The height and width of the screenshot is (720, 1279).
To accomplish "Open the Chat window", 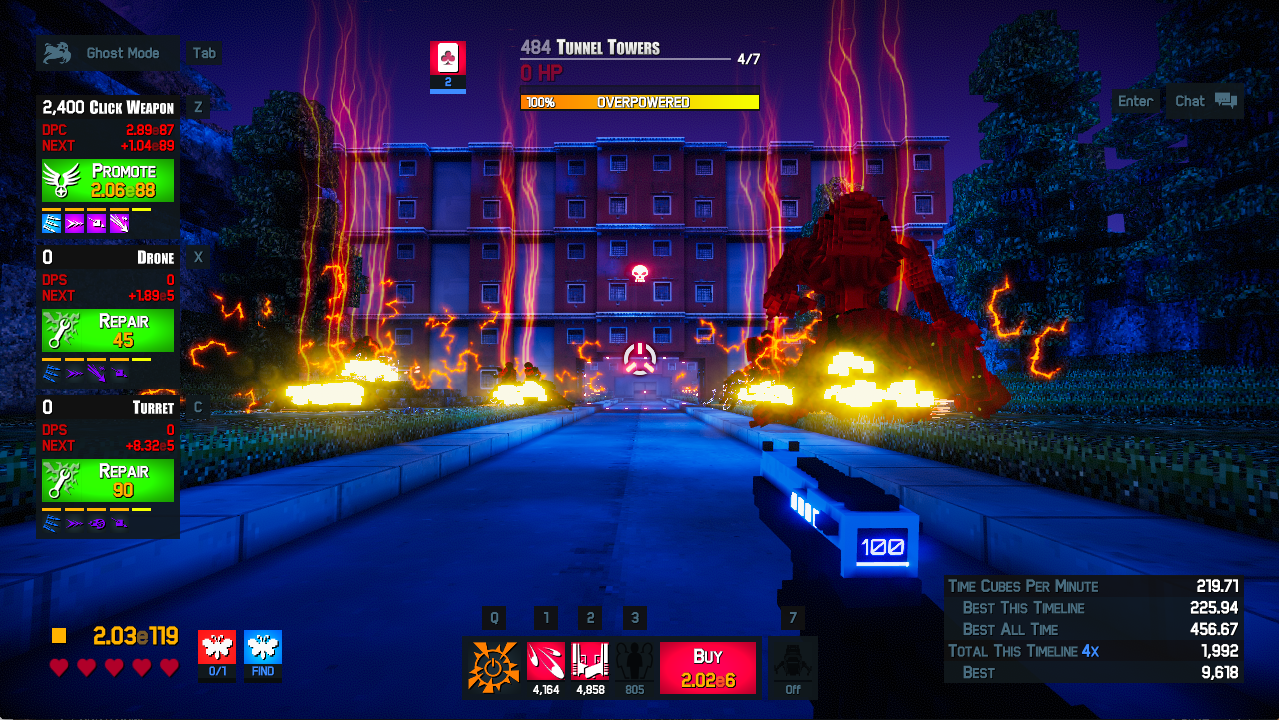I will coord(1204,101).
